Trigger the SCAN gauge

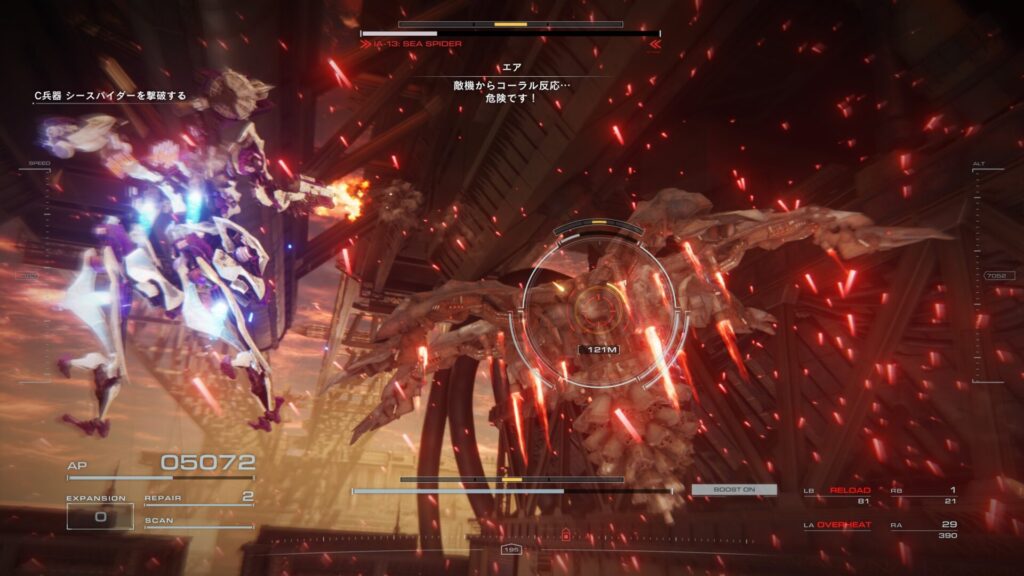coord(198,522)
